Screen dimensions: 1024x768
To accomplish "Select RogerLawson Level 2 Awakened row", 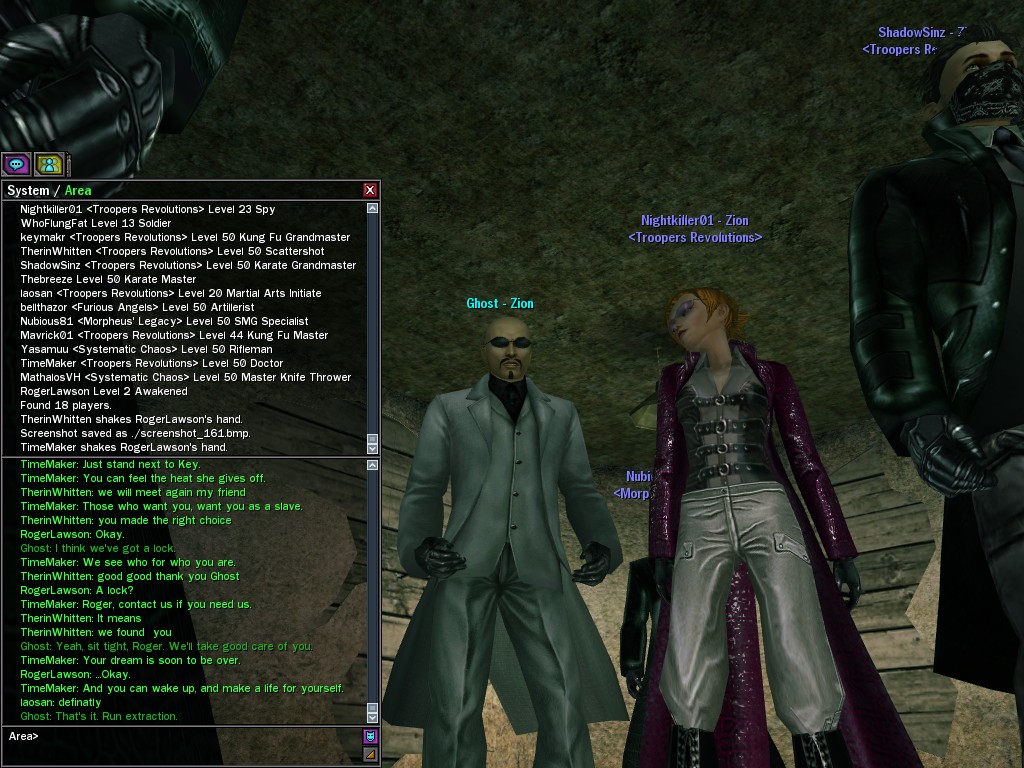I will (103, 391).
